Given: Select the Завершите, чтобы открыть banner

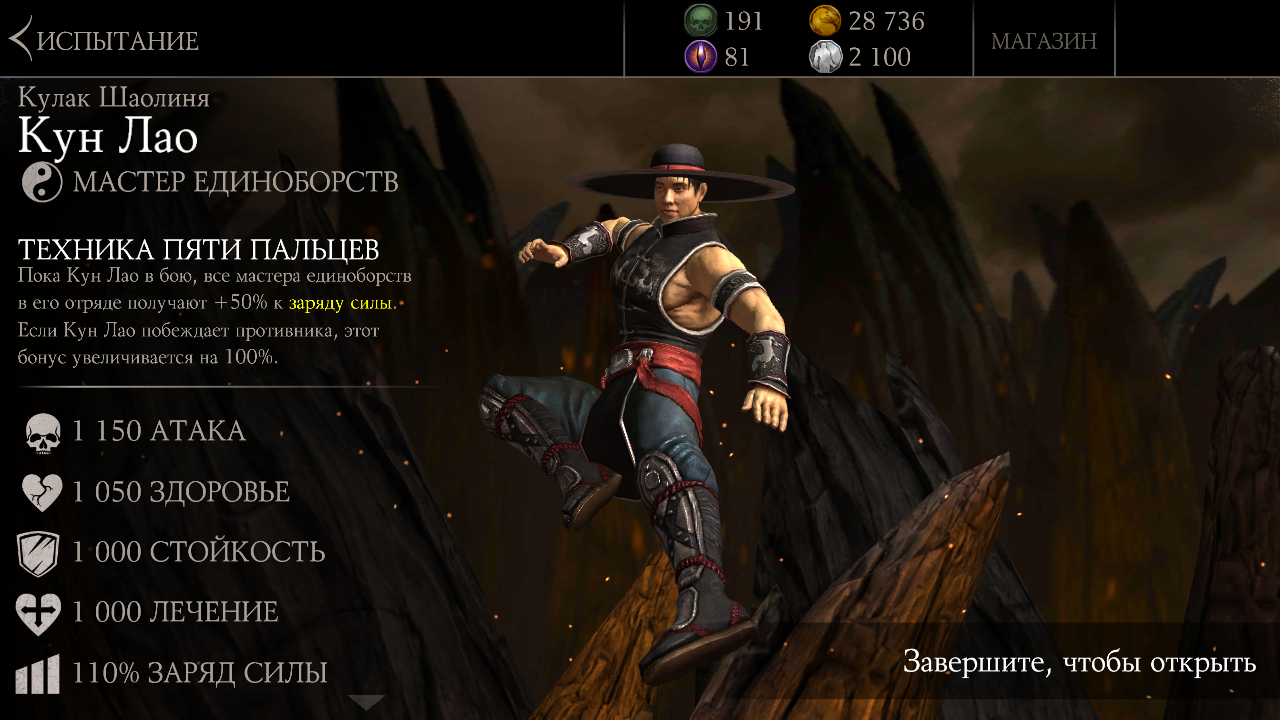Looking at the screenshot, I should 1079,662.
